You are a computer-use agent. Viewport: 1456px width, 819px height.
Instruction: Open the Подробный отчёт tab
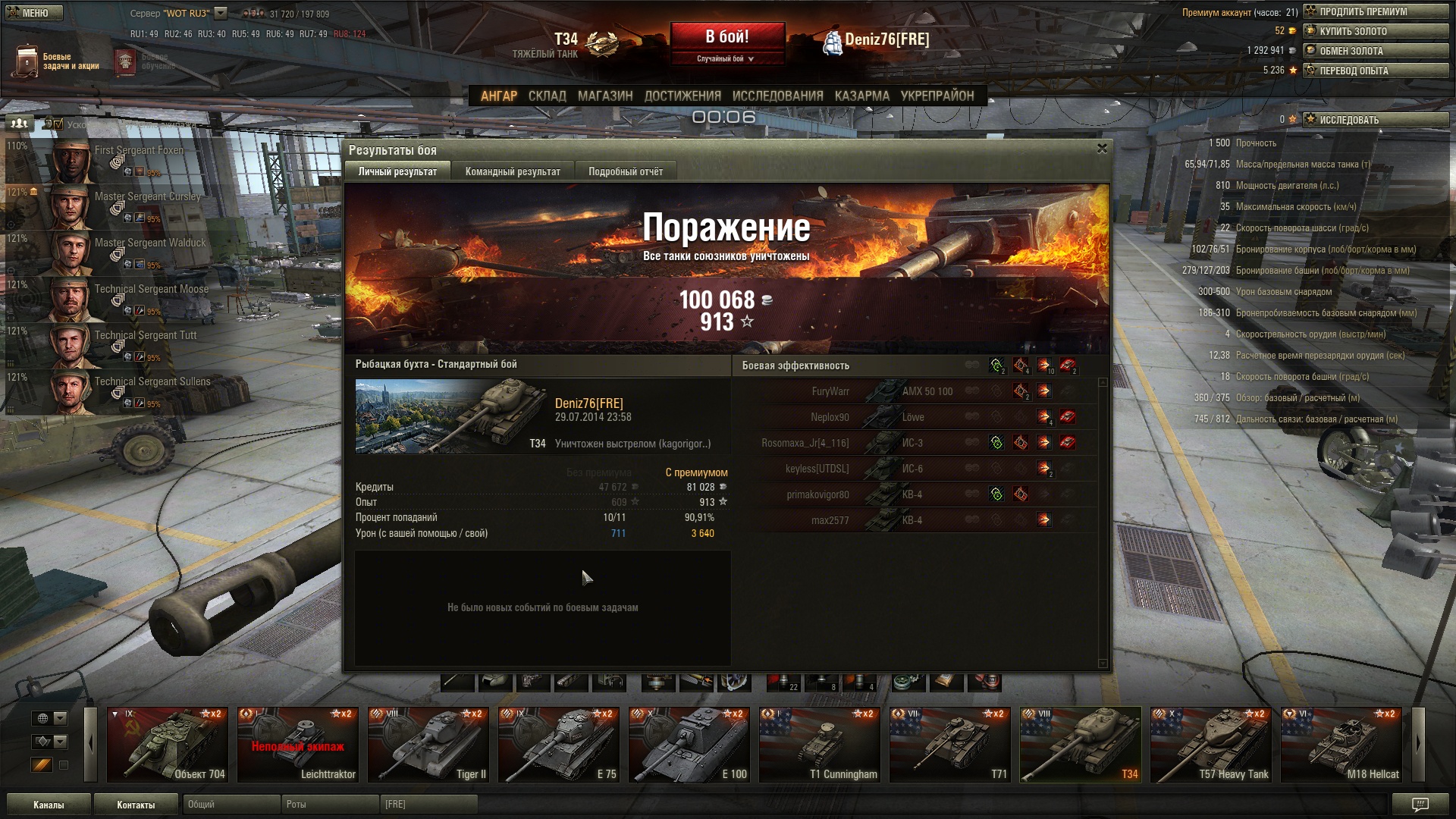[x=626, y=172]
